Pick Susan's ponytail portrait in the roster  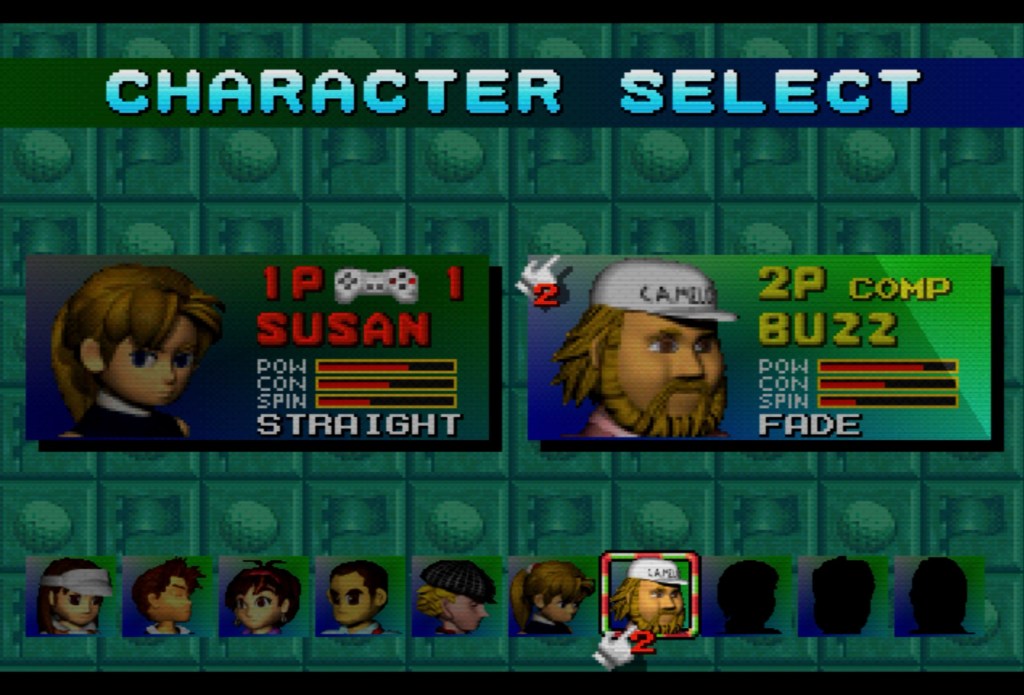point(552,597)
